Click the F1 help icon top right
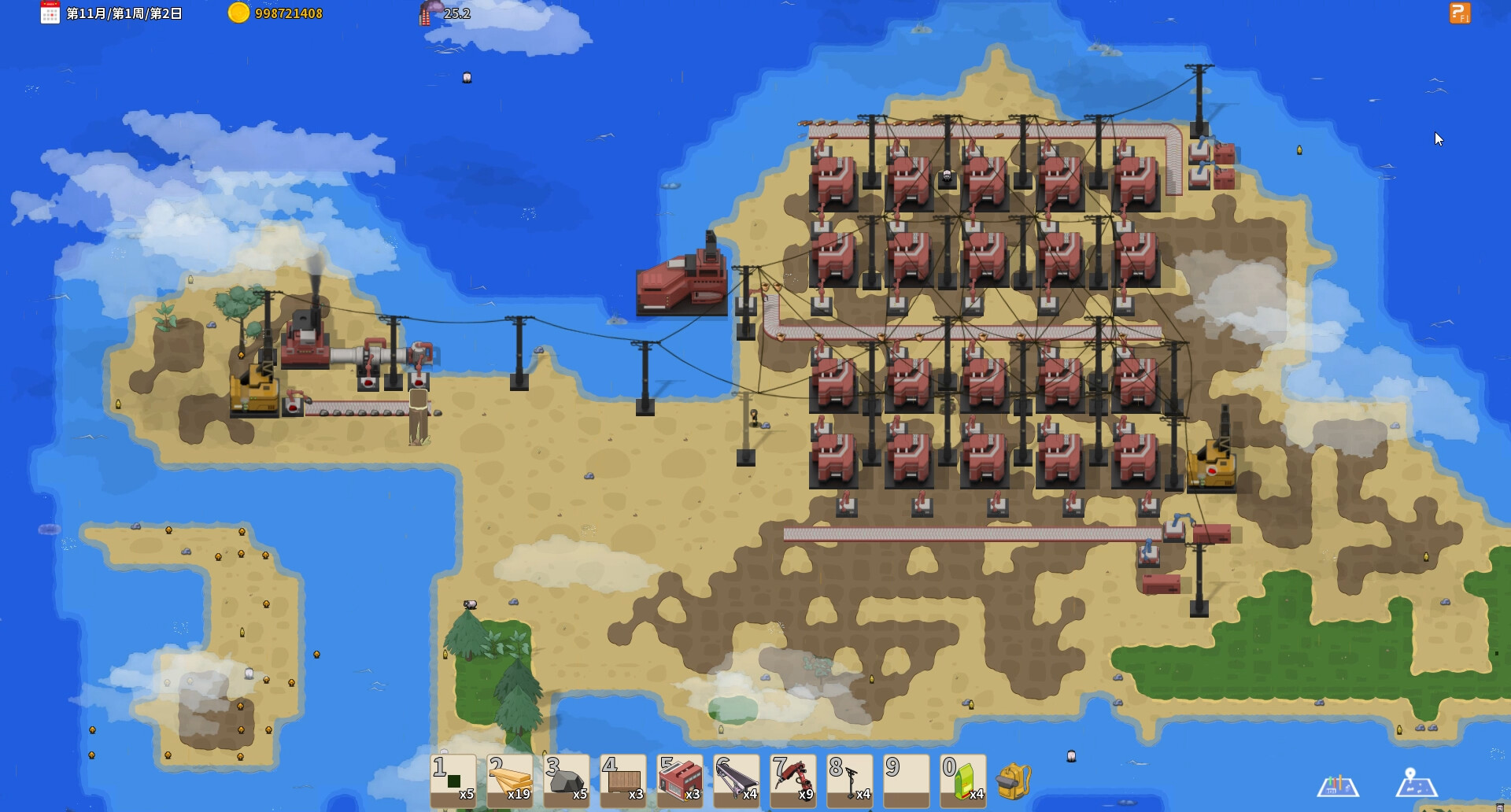The width and height of the screenshot is (1511, 812). tap(1461, 13)
